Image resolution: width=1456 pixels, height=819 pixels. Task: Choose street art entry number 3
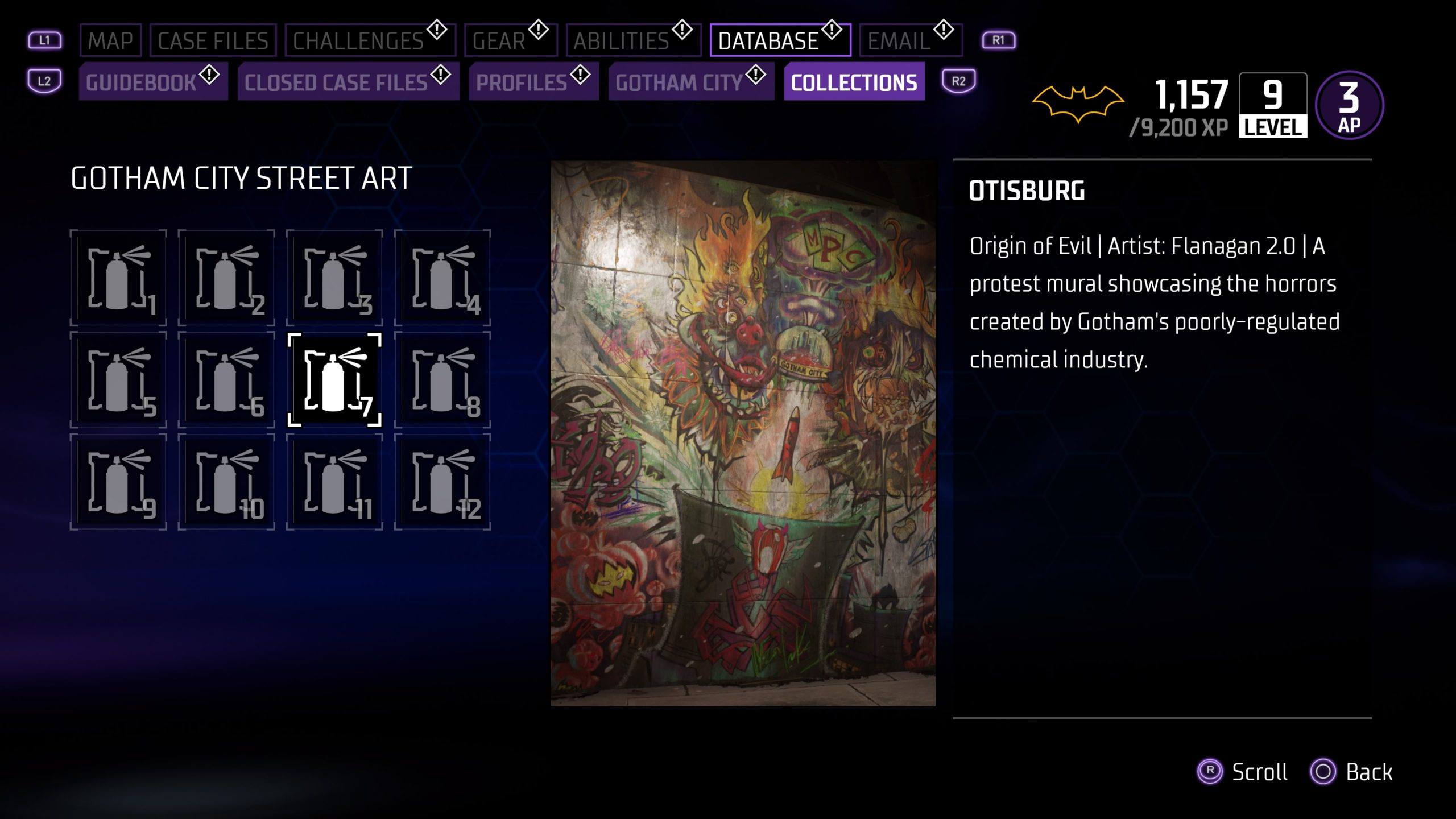pos(334,278)
